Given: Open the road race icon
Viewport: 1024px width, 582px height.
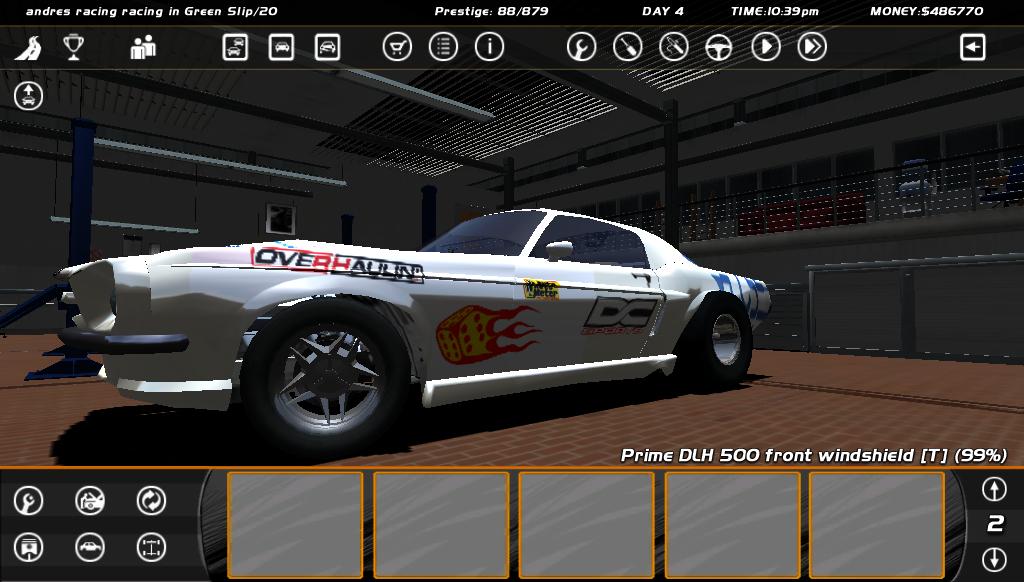Looking at the screenshot, I should click(28, 47).
